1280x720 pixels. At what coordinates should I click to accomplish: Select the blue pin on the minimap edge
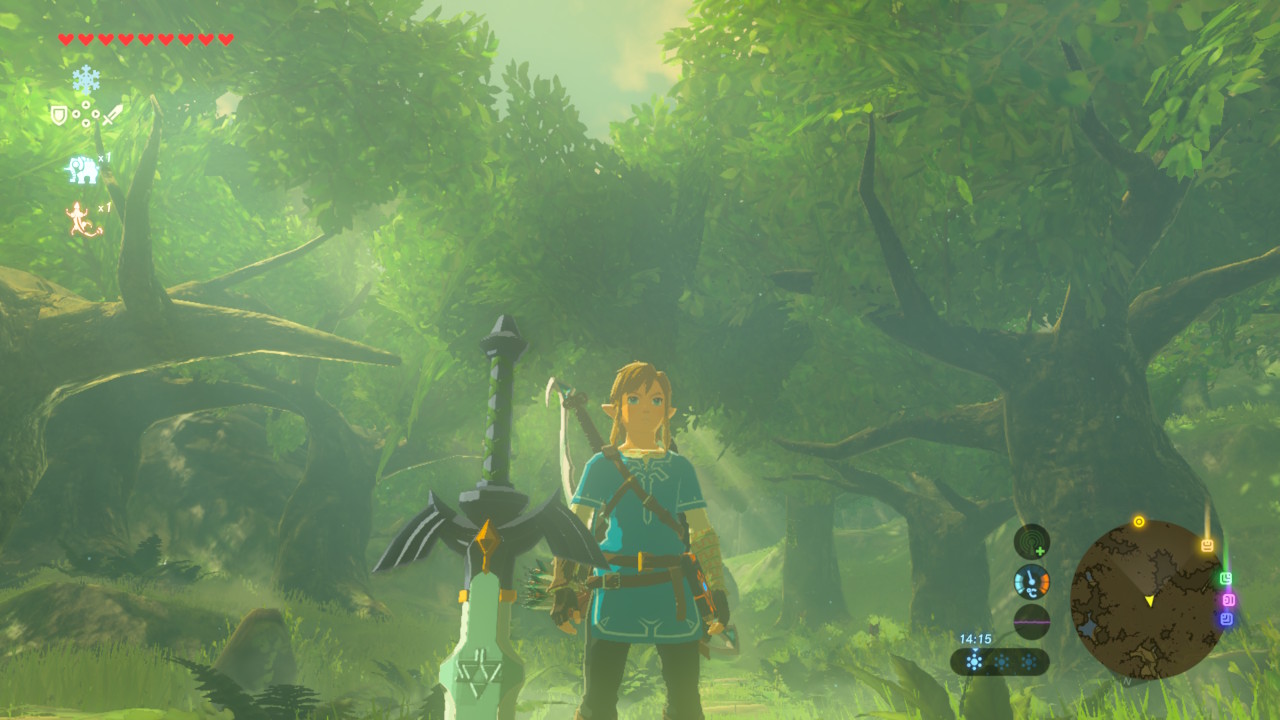[1227, 620]
